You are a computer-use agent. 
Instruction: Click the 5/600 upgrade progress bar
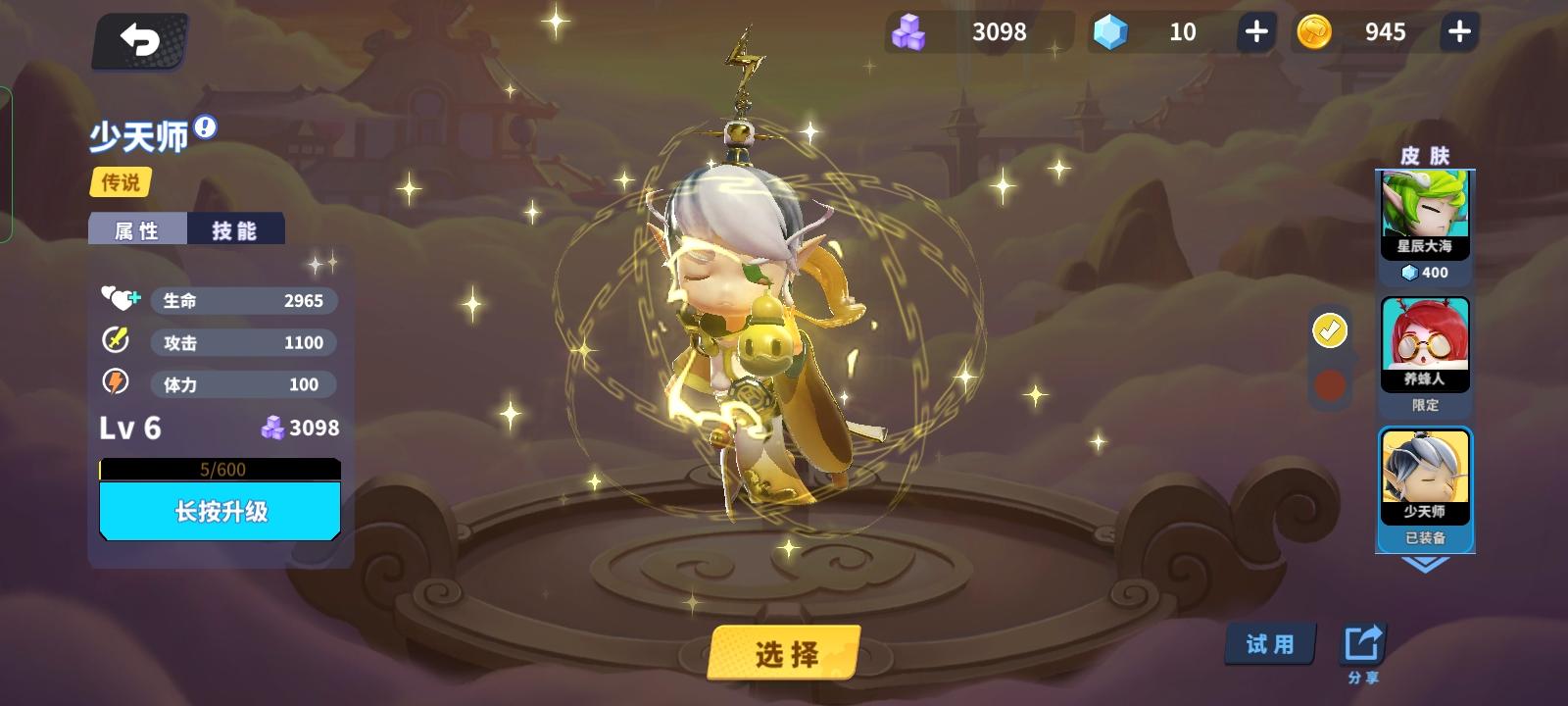pos(220,469)
